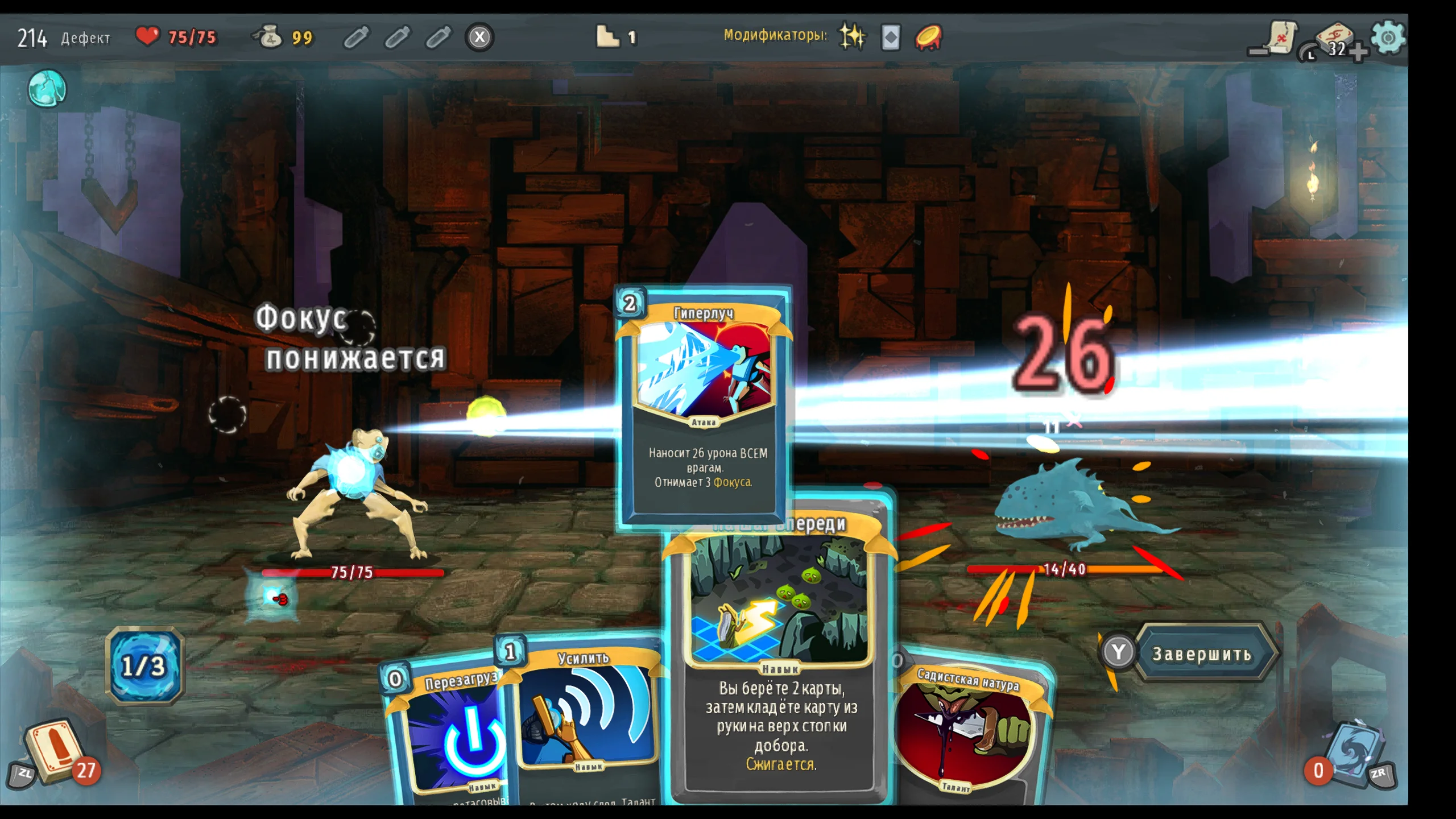This screenshot has height=819, width=1456.
Task: Inspect the sparkling stars modifier icon
Action: click(x=852, y=38)
